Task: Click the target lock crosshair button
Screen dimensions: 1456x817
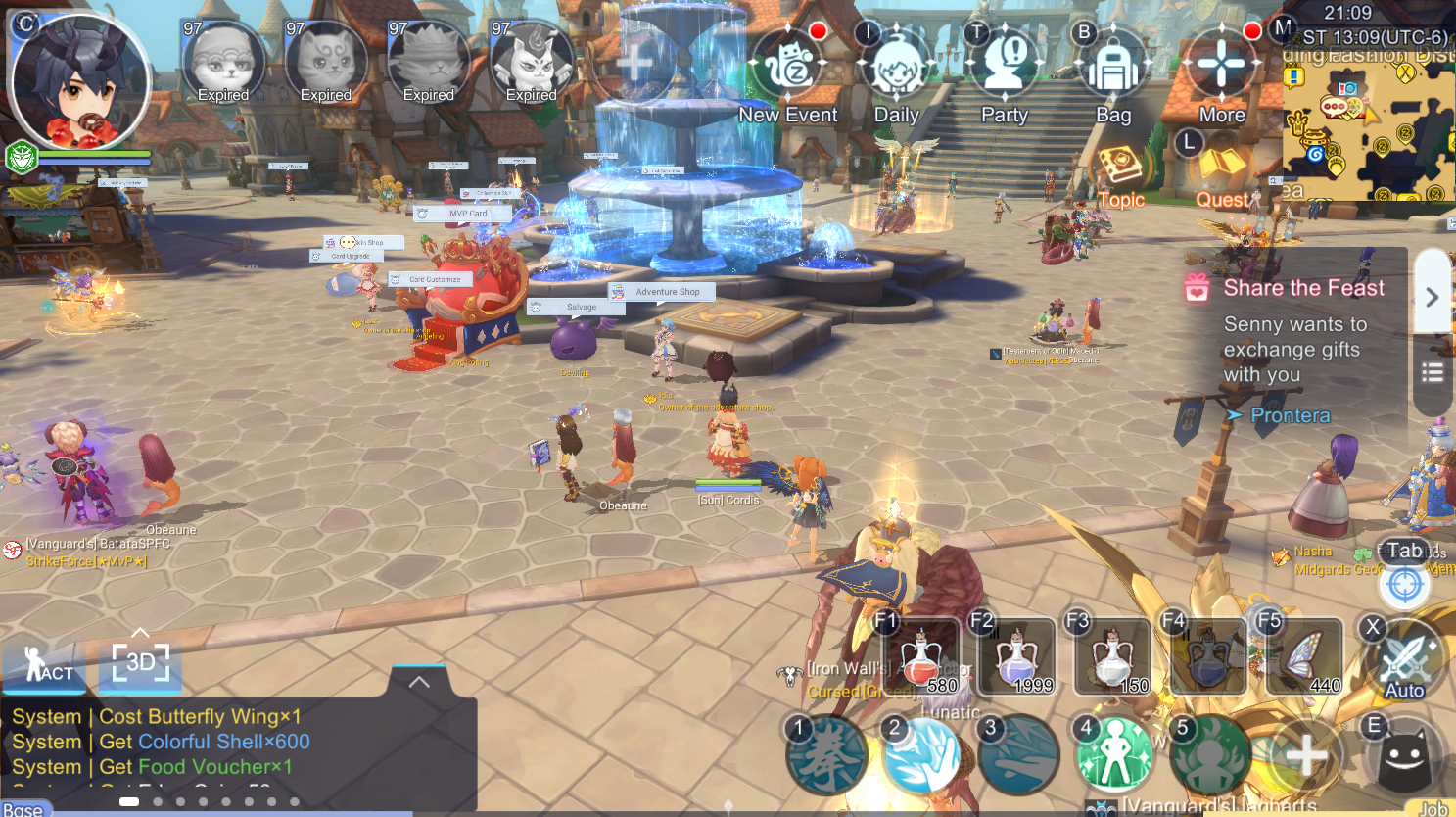Action: [x=1404, y=586]
